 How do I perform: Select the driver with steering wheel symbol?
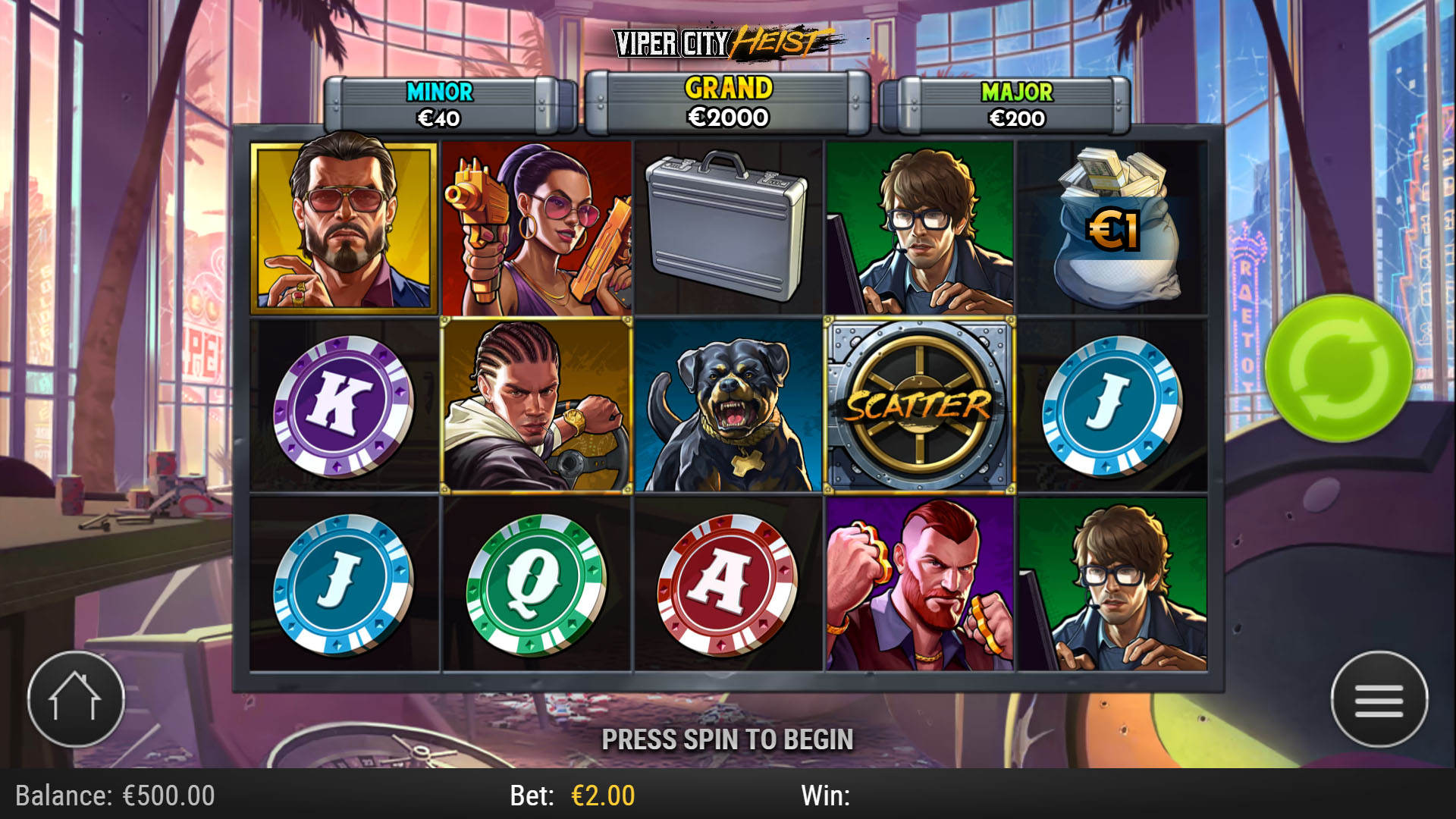pos(535,407)
